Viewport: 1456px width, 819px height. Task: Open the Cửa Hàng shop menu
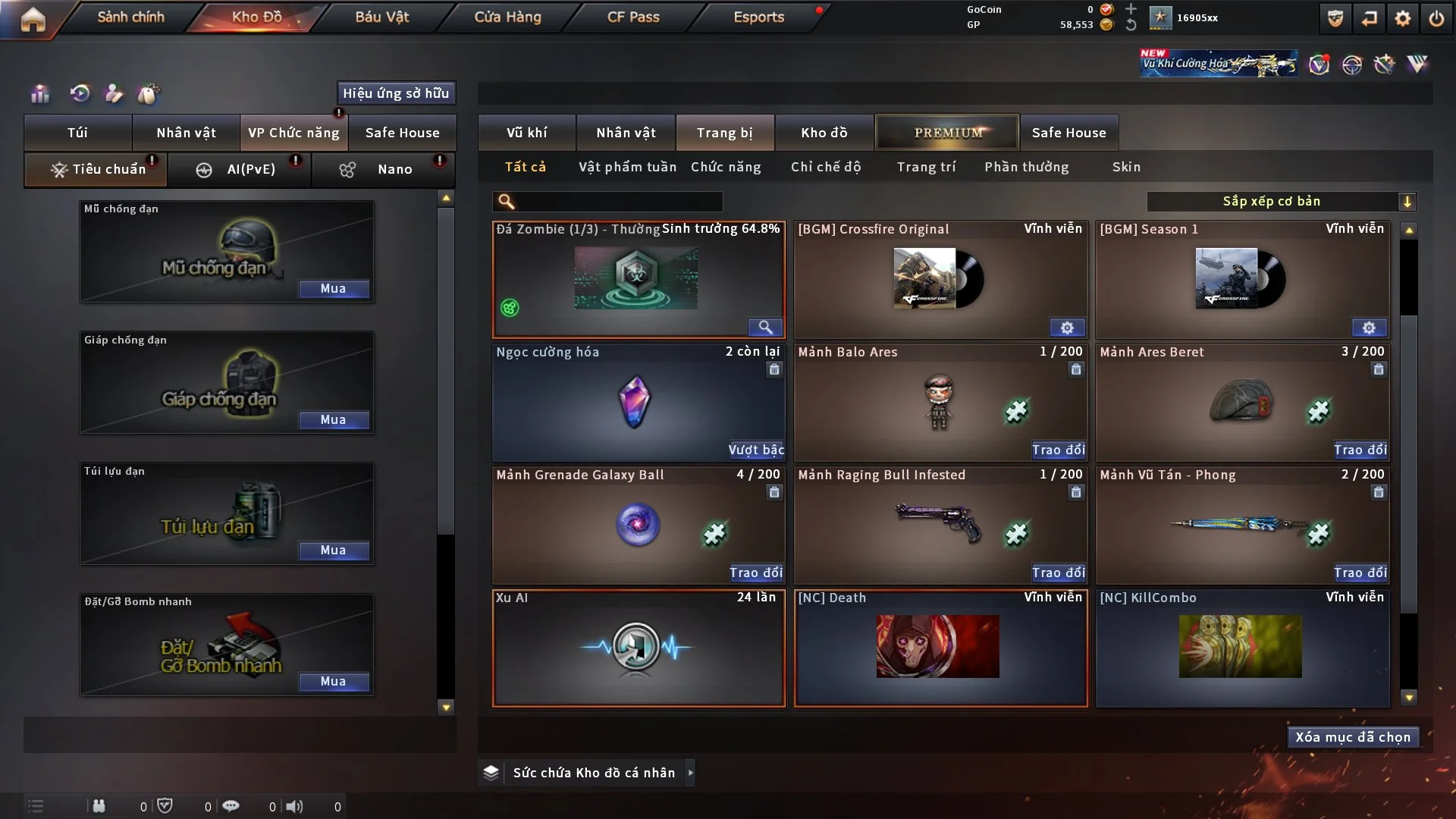click(507, 17)
